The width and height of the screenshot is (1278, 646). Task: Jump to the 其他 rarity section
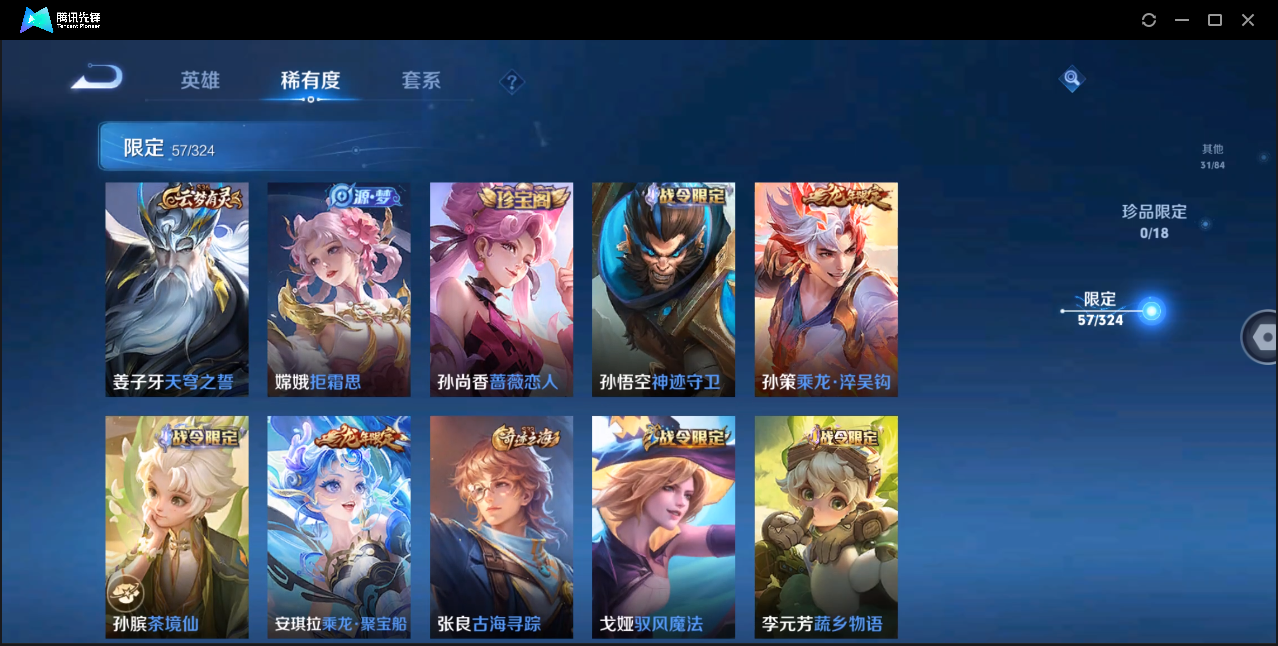[1212, 156]
